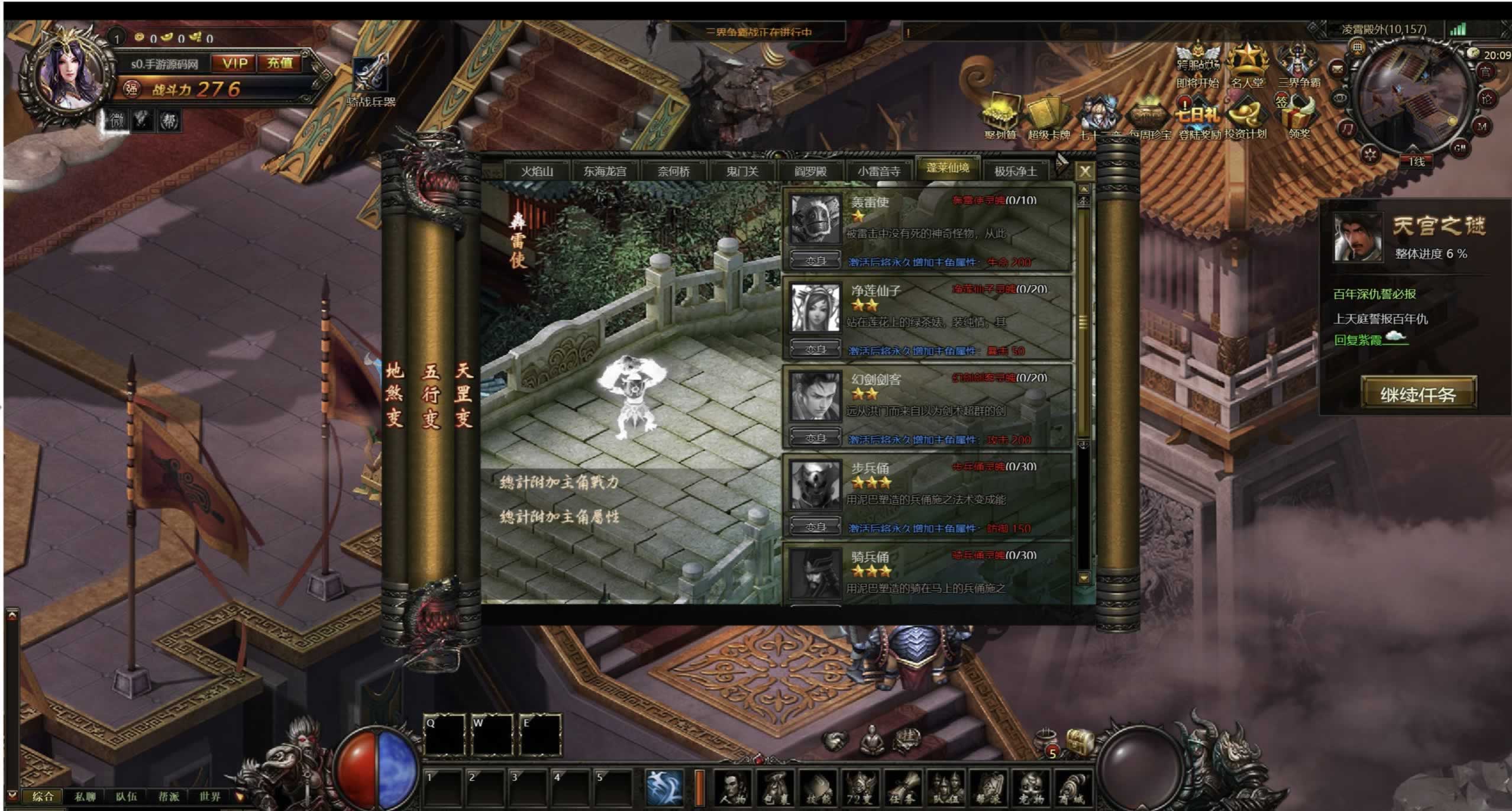Select the 净莲仙子 portrait
Image resolution: width=1512 pixels, height=811 pixels.
(x=815, y=308)
